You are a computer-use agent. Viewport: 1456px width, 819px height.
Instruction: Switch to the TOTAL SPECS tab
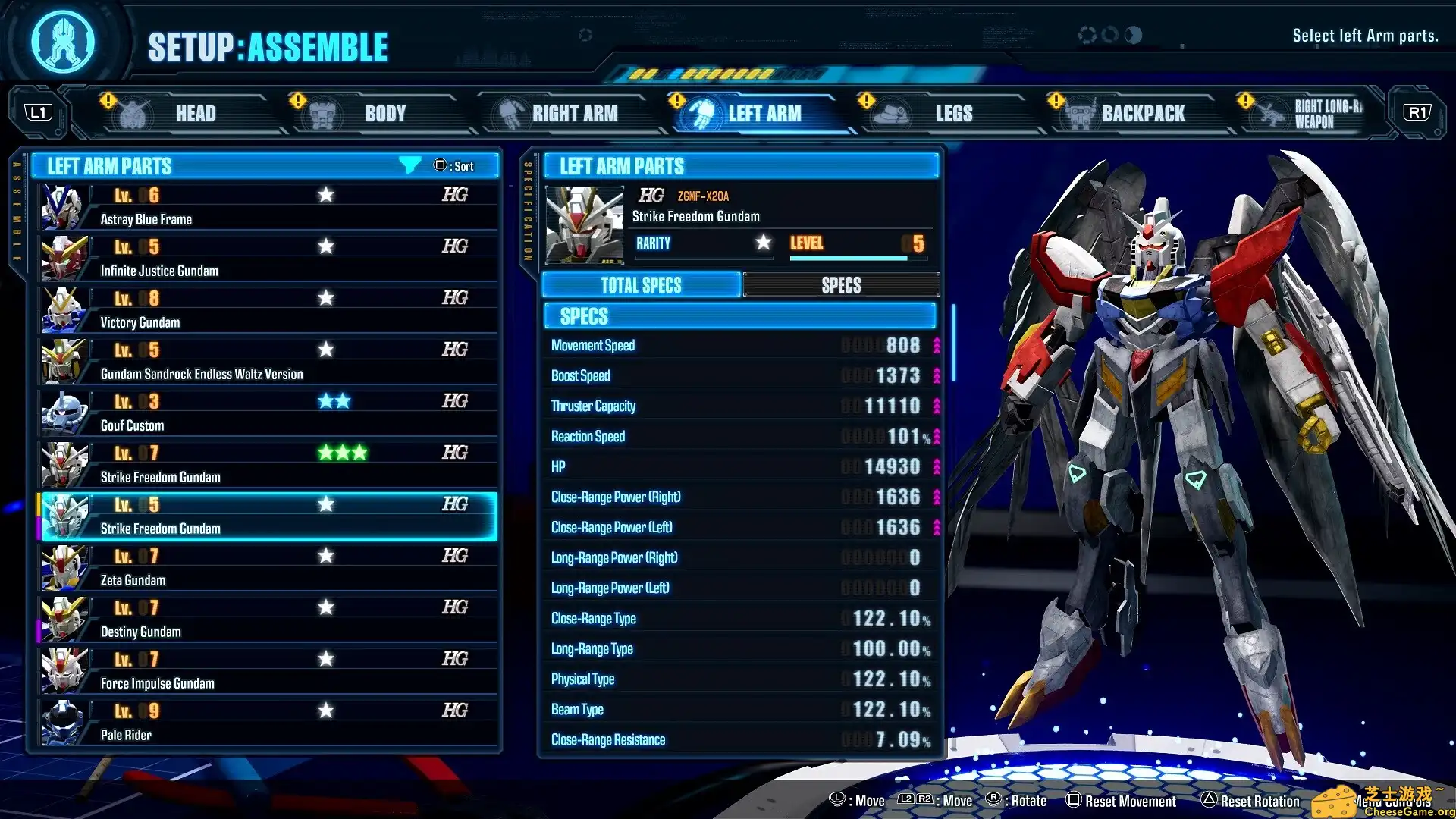pyautogui.click(x=641, y=284)
